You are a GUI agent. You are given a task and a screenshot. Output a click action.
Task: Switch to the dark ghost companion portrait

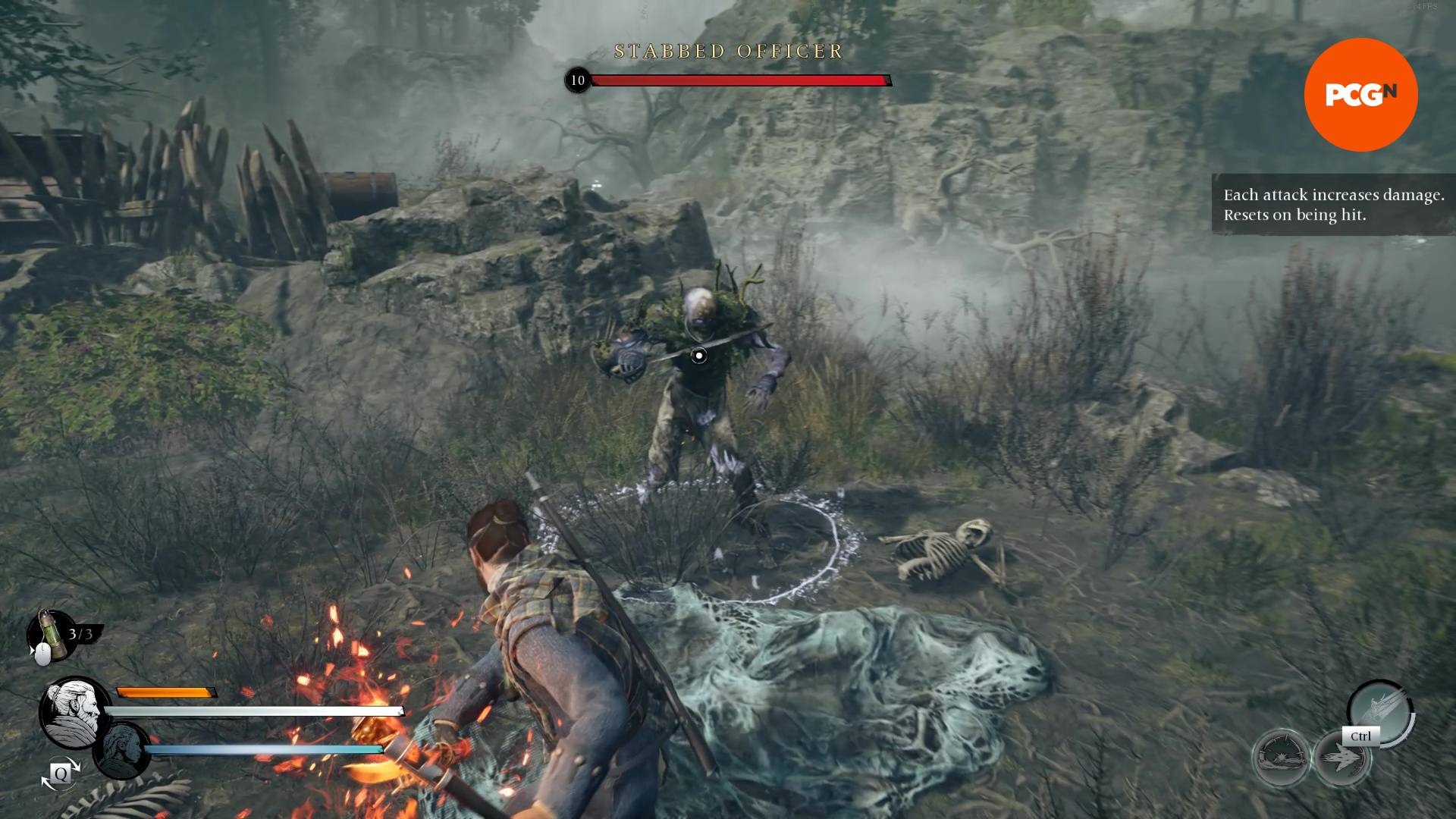(x=122, y=751)
